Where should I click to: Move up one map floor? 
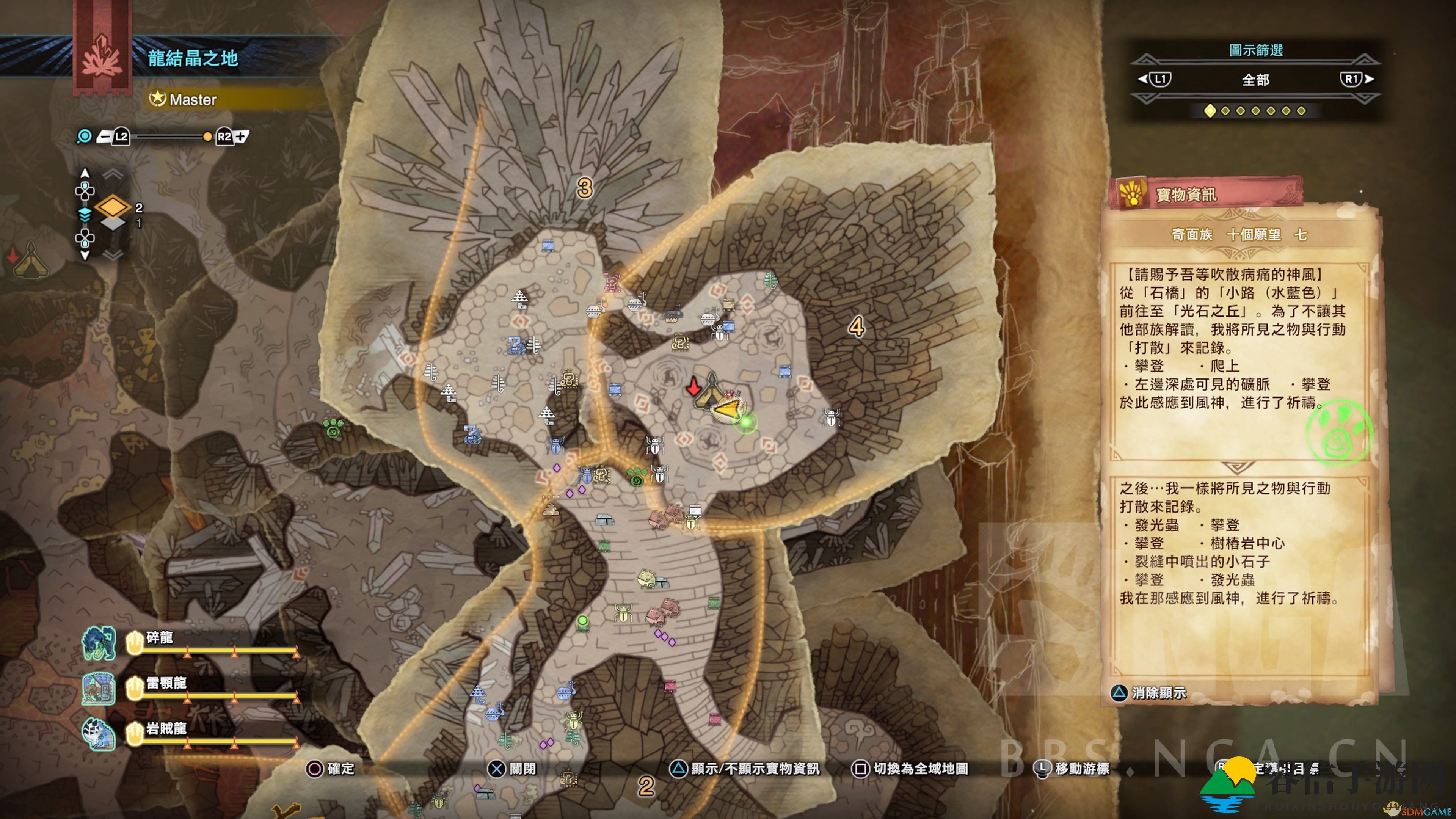85,173
